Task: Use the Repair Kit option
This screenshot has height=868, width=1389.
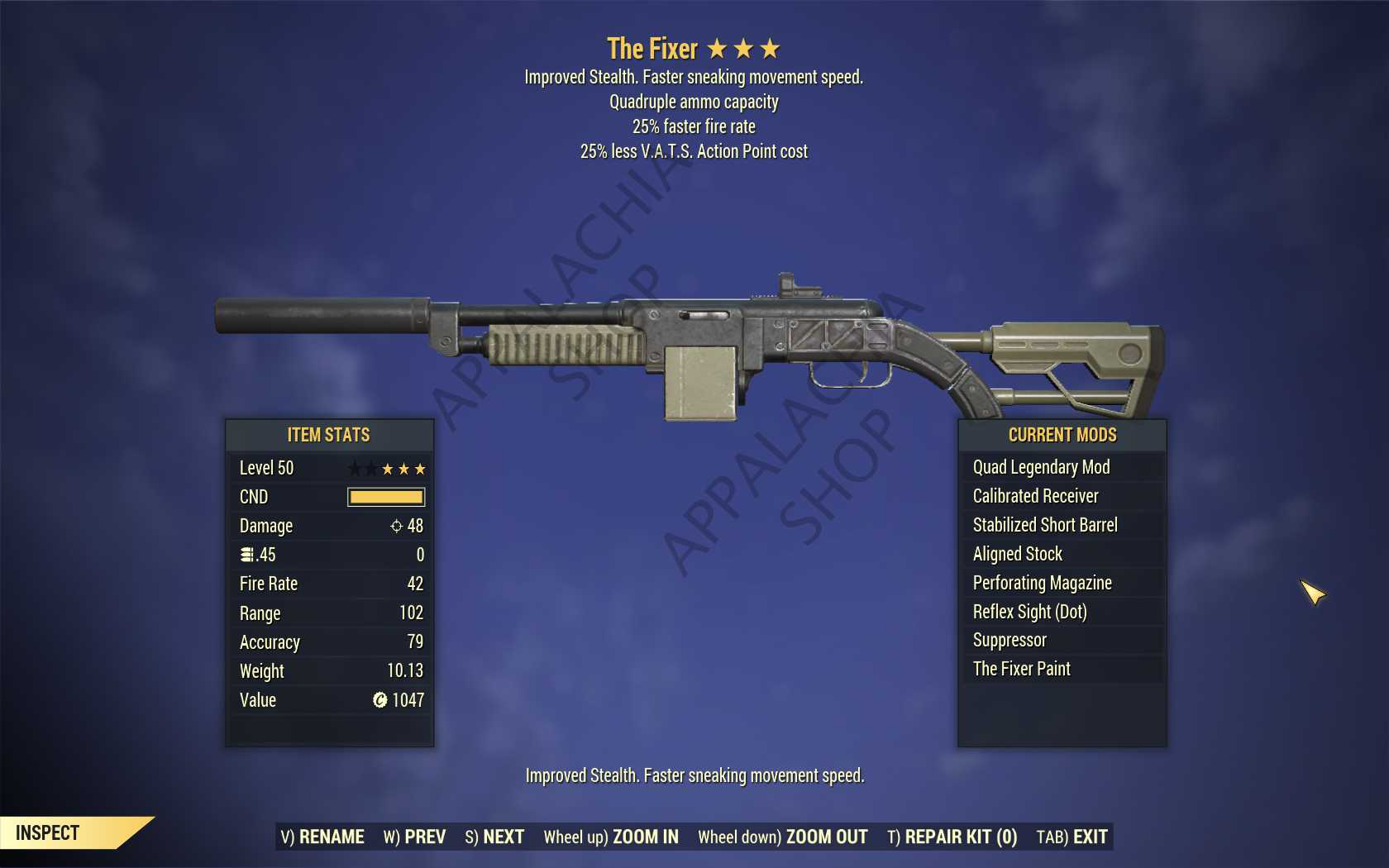Action: point(952,837)
